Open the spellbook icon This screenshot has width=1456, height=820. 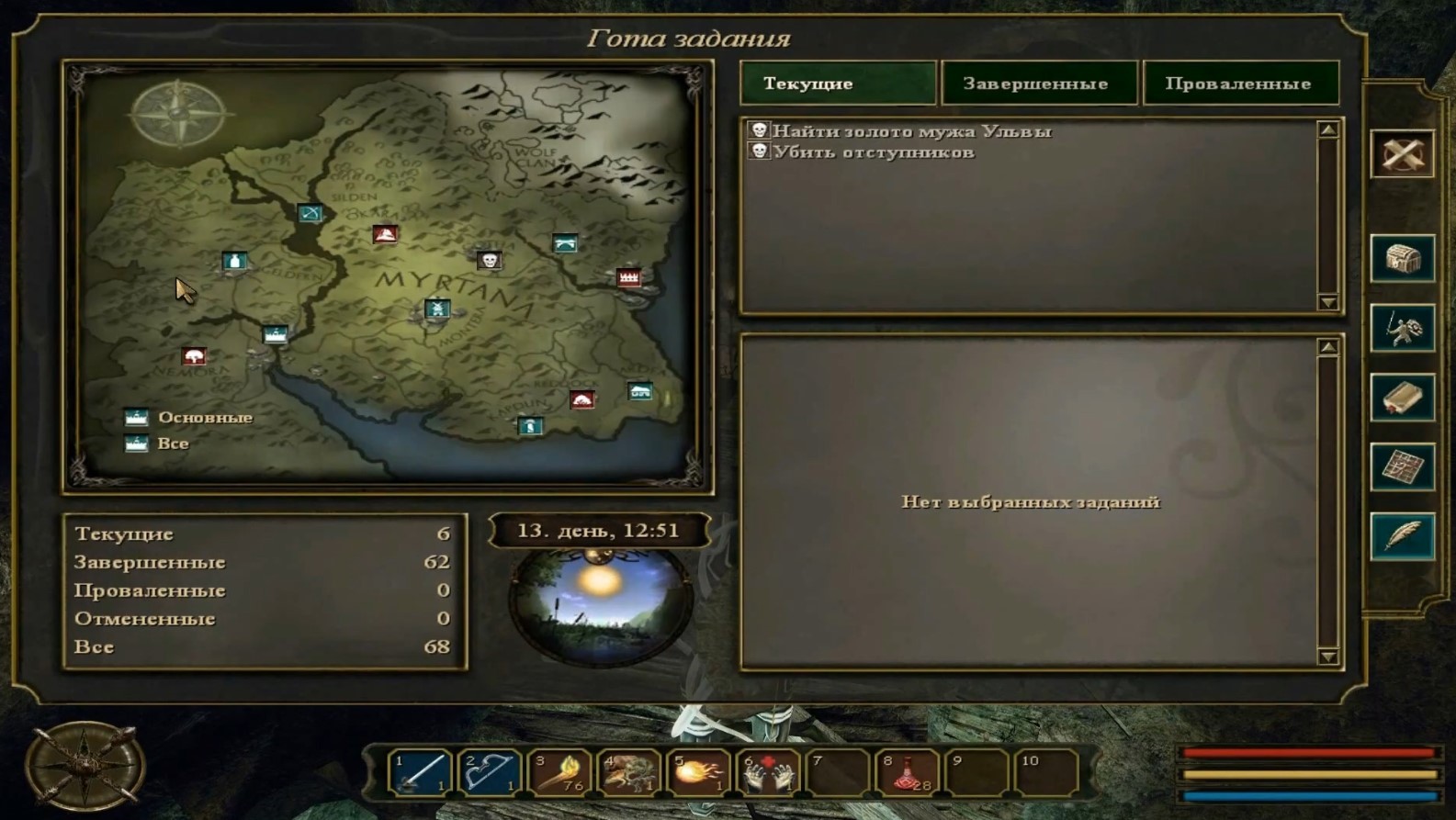[1403, 398]
